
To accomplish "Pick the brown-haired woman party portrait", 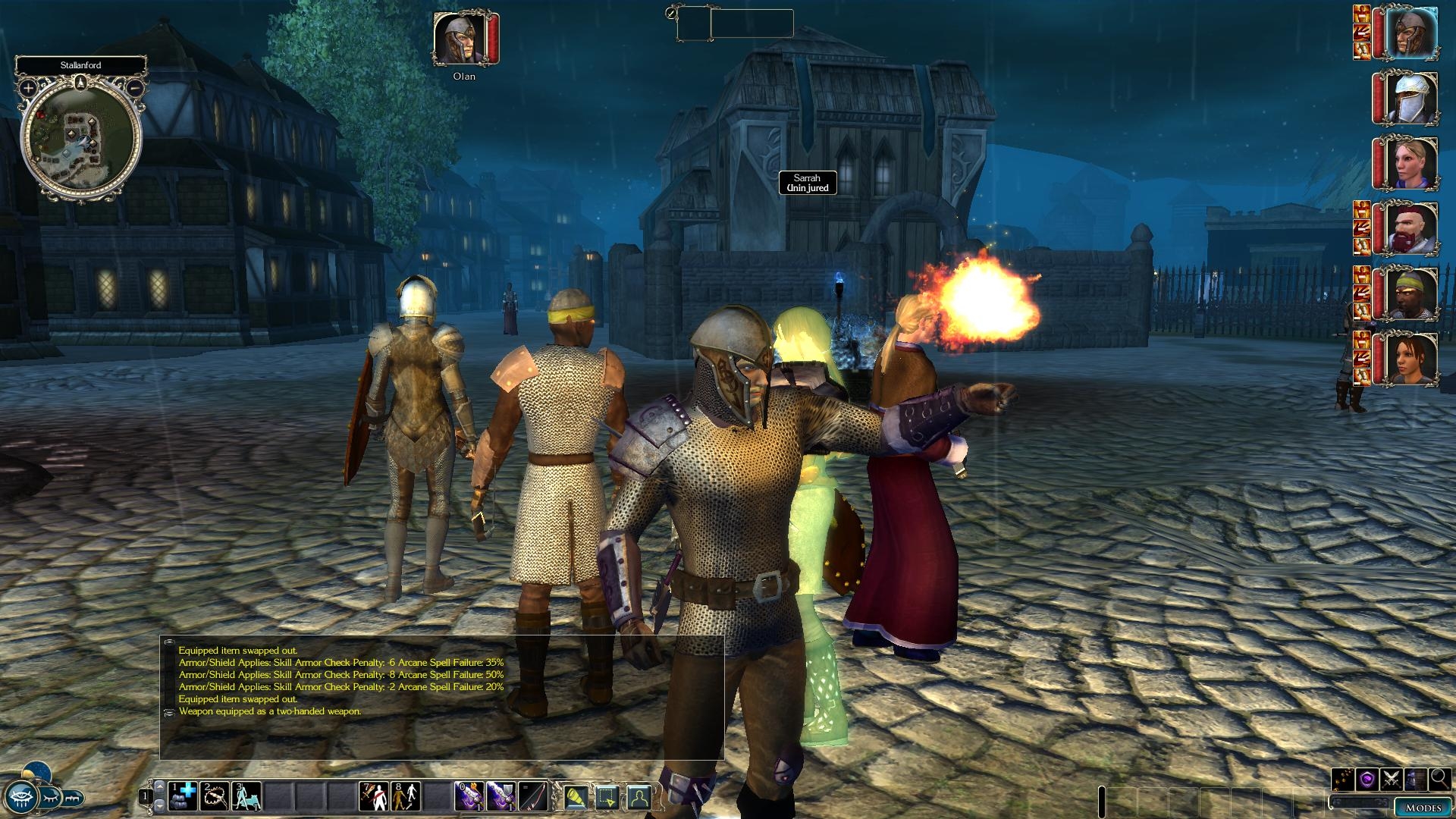I will point(1411,357).
